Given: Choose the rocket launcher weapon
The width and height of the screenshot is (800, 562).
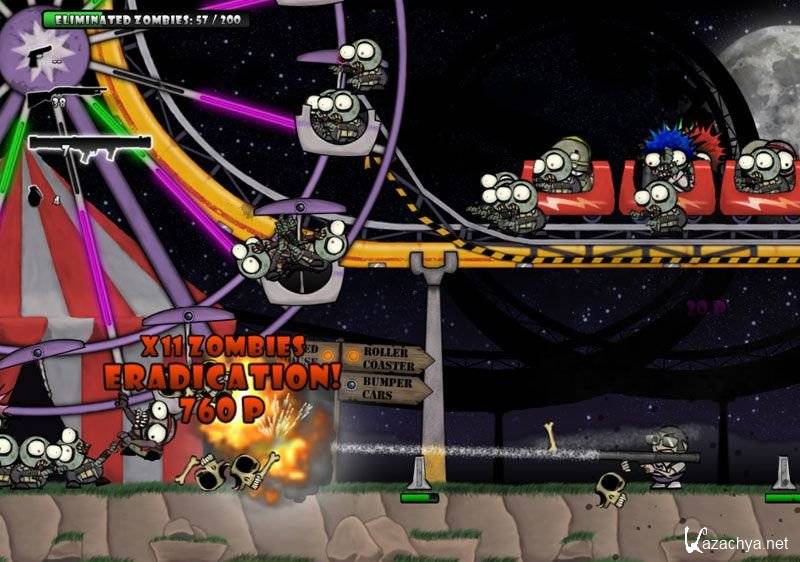Looking at the screenshot, I should click(x=89, y=143).
